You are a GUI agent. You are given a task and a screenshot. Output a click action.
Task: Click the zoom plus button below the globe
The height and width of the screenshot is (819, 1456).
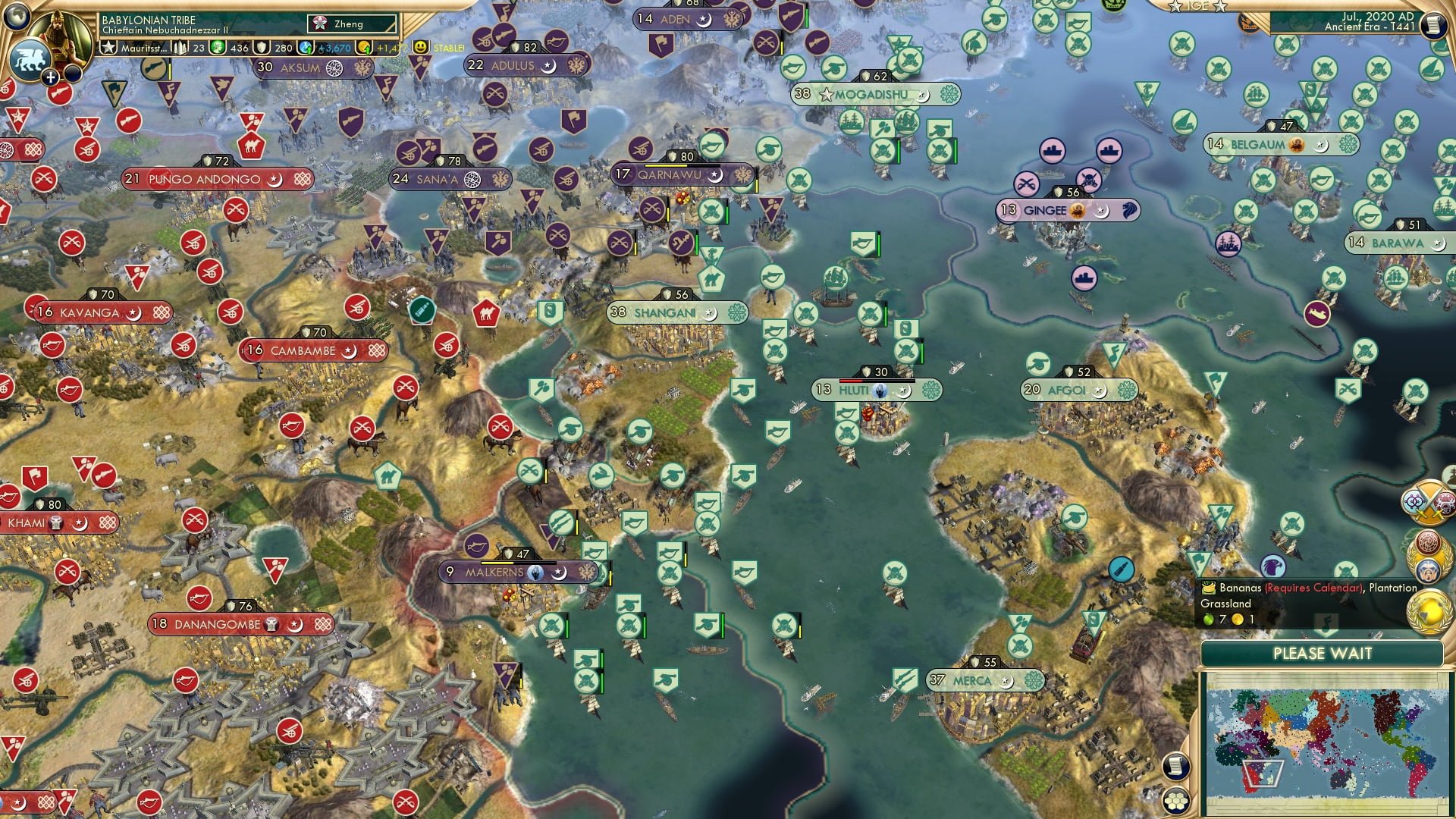point(51,76)
